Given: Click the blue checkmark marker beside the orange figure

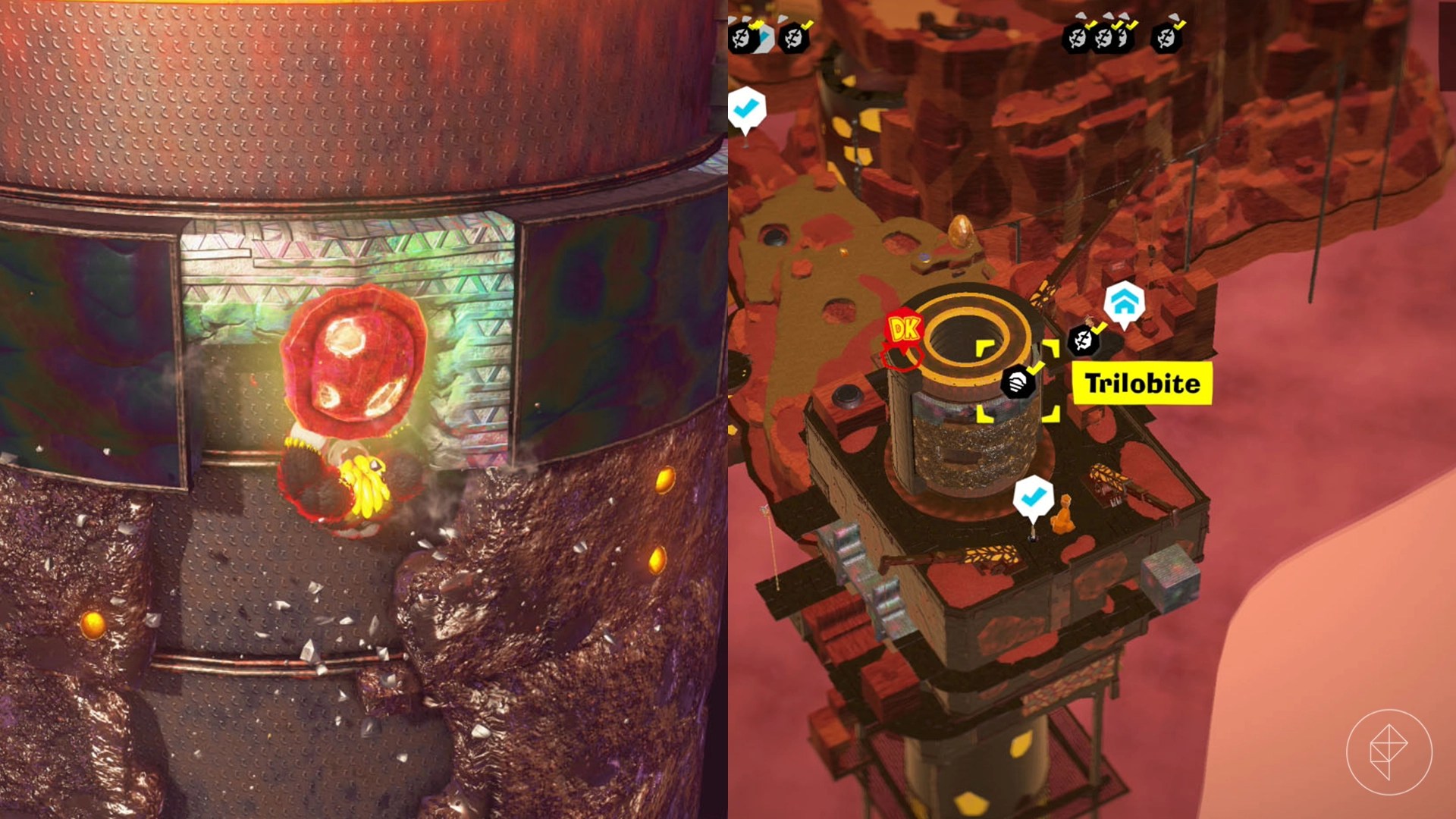Looking at the screenshot, I should tap(1033, 497).
